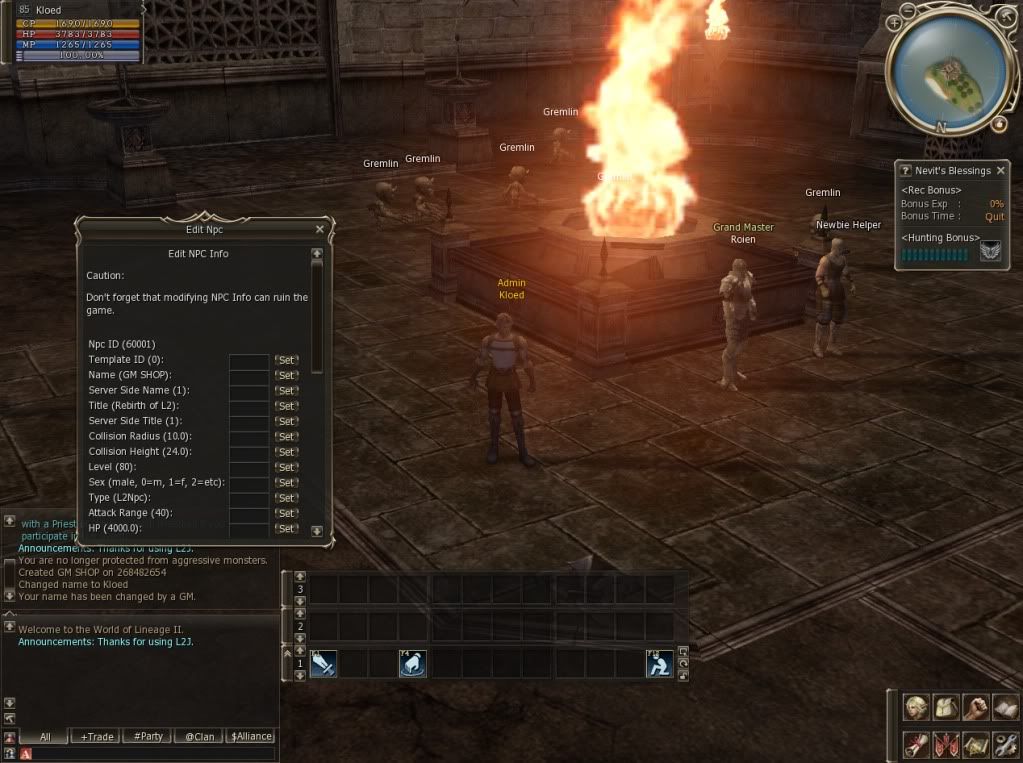Set the Title (Rebirth of L2) value
The width and height of the screenshot is (1023, 763).
287,406
